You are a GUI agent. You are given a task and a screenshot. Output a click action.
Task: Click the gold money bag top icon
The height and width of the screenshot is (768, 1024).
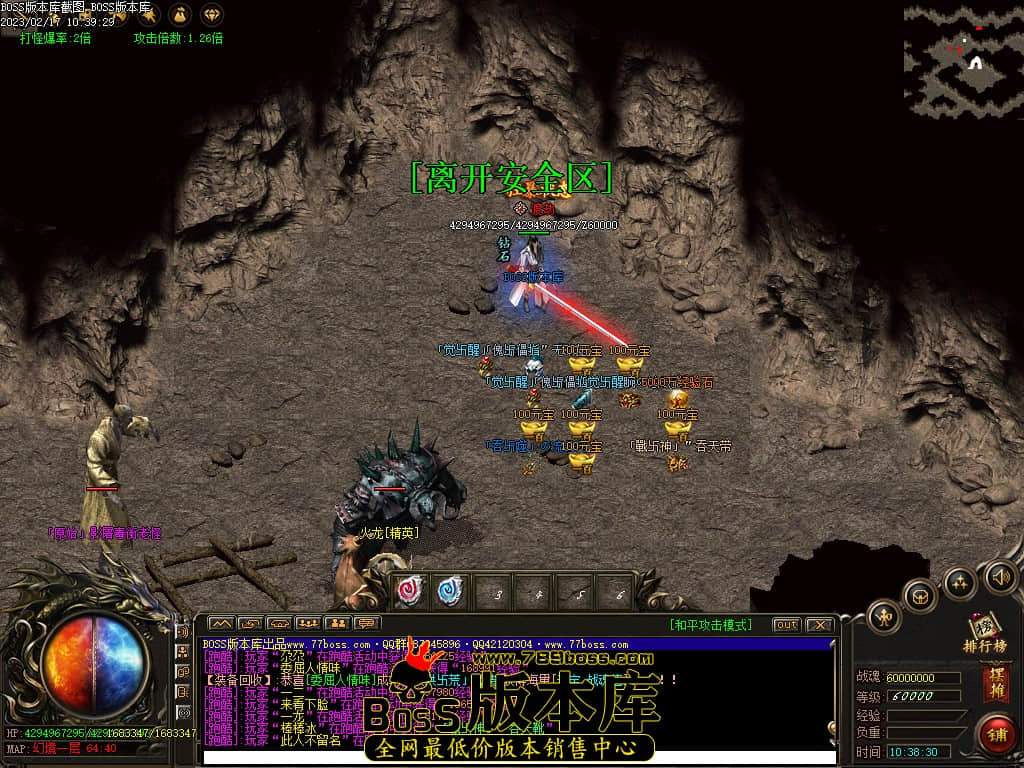point(180,15)
